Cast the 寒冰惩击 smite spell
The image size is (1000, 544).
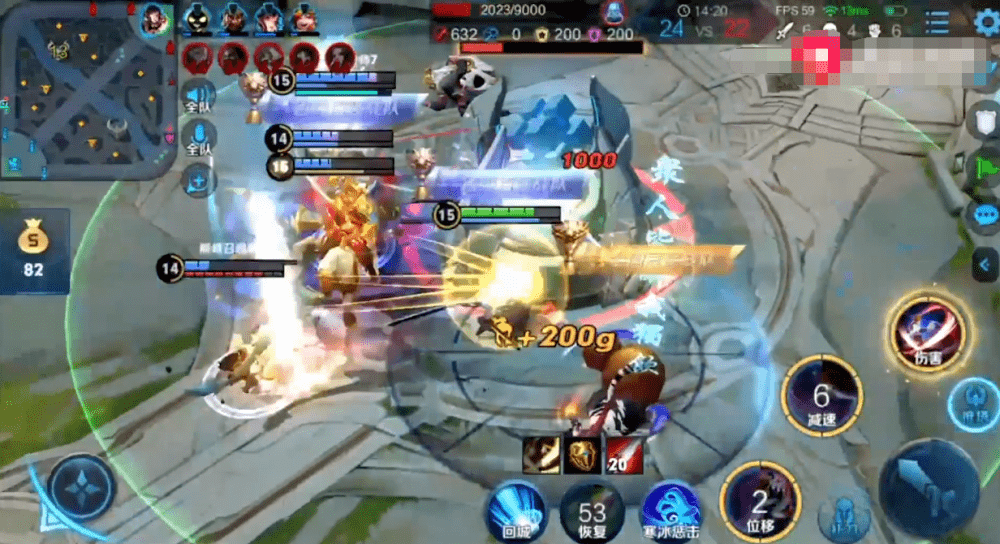668,510
